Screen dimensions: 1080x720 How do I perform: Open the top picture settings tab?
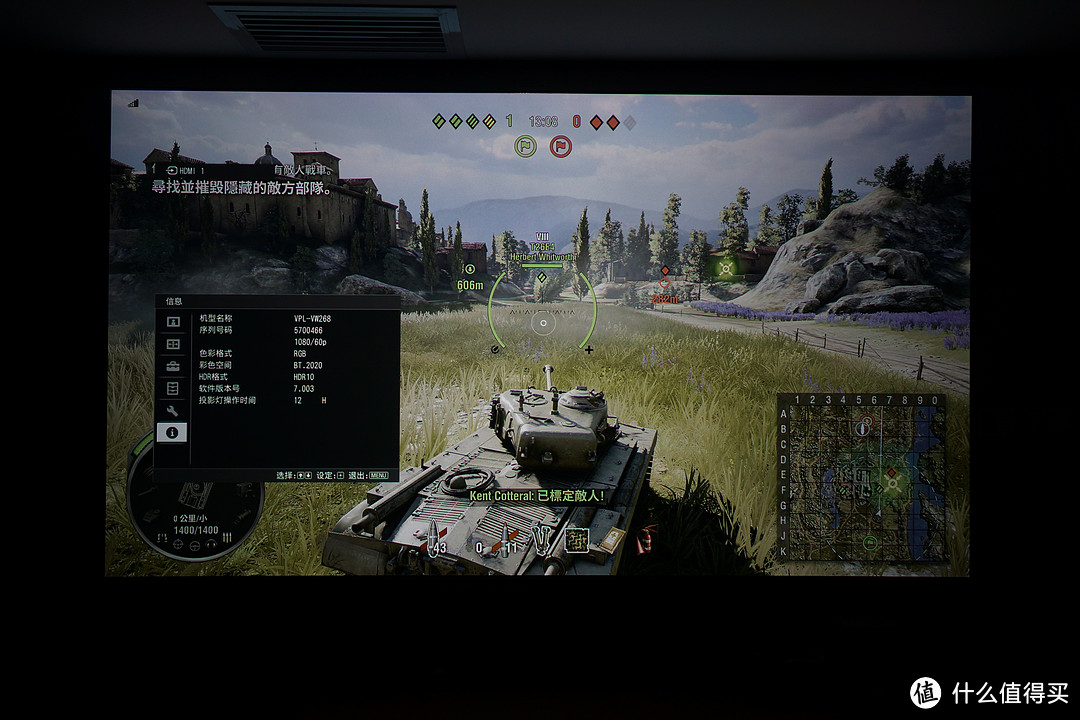point(173,322)
